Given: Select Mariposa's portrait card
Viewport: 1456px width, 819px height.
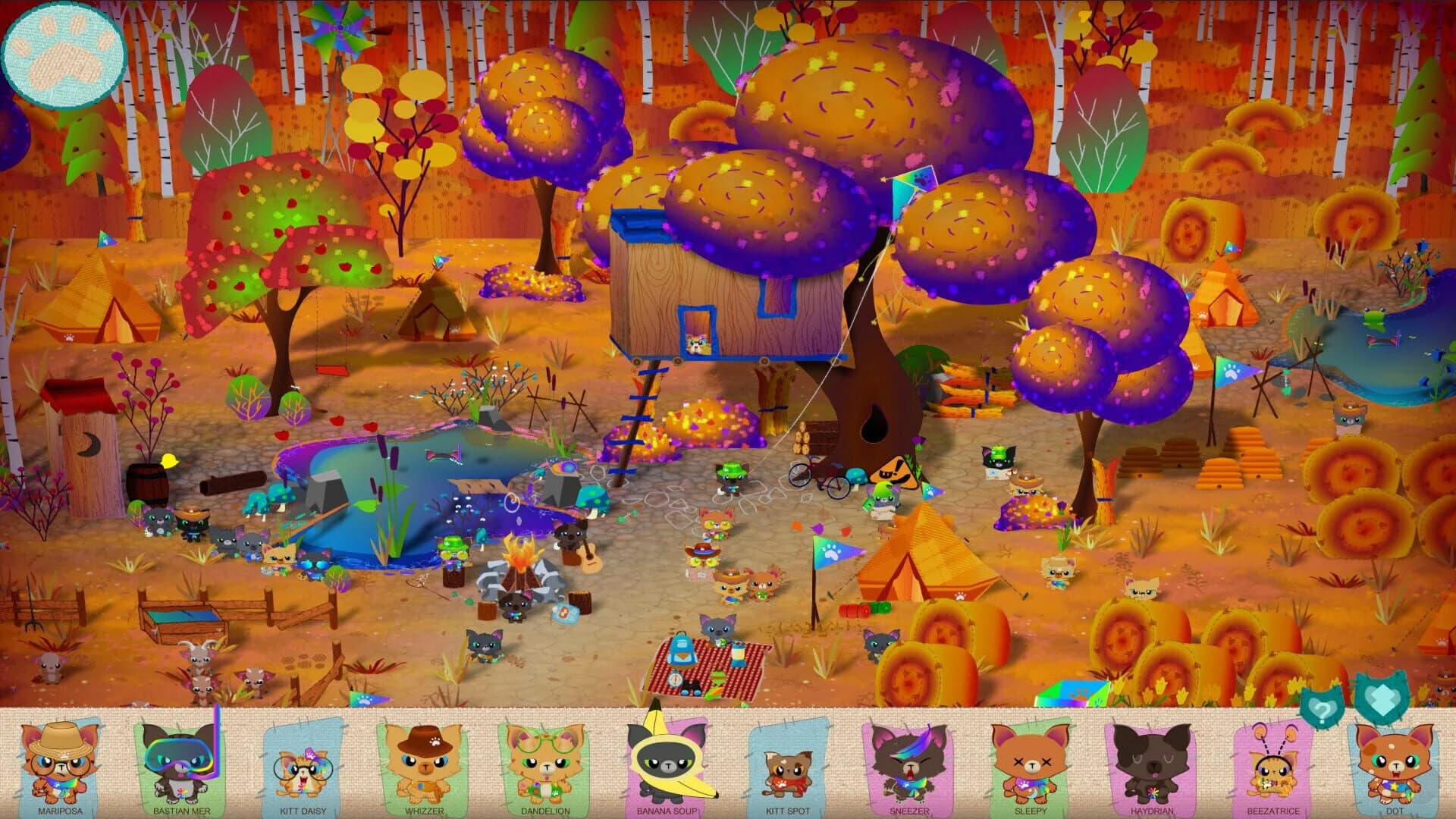Looking at the screenshot, I should click(x=59, y=766).
